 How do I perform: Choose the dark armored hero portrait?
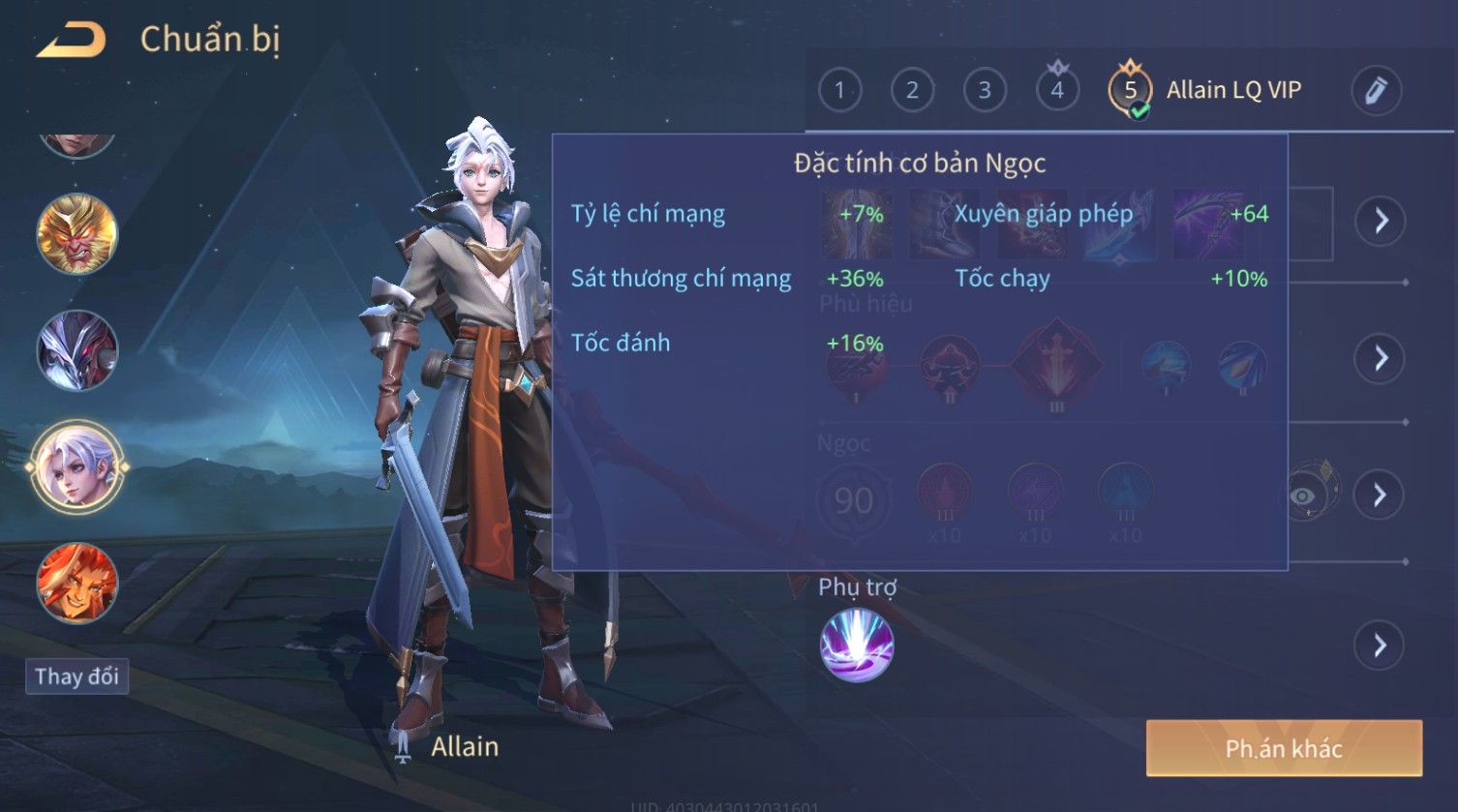(x=76, y=350)
